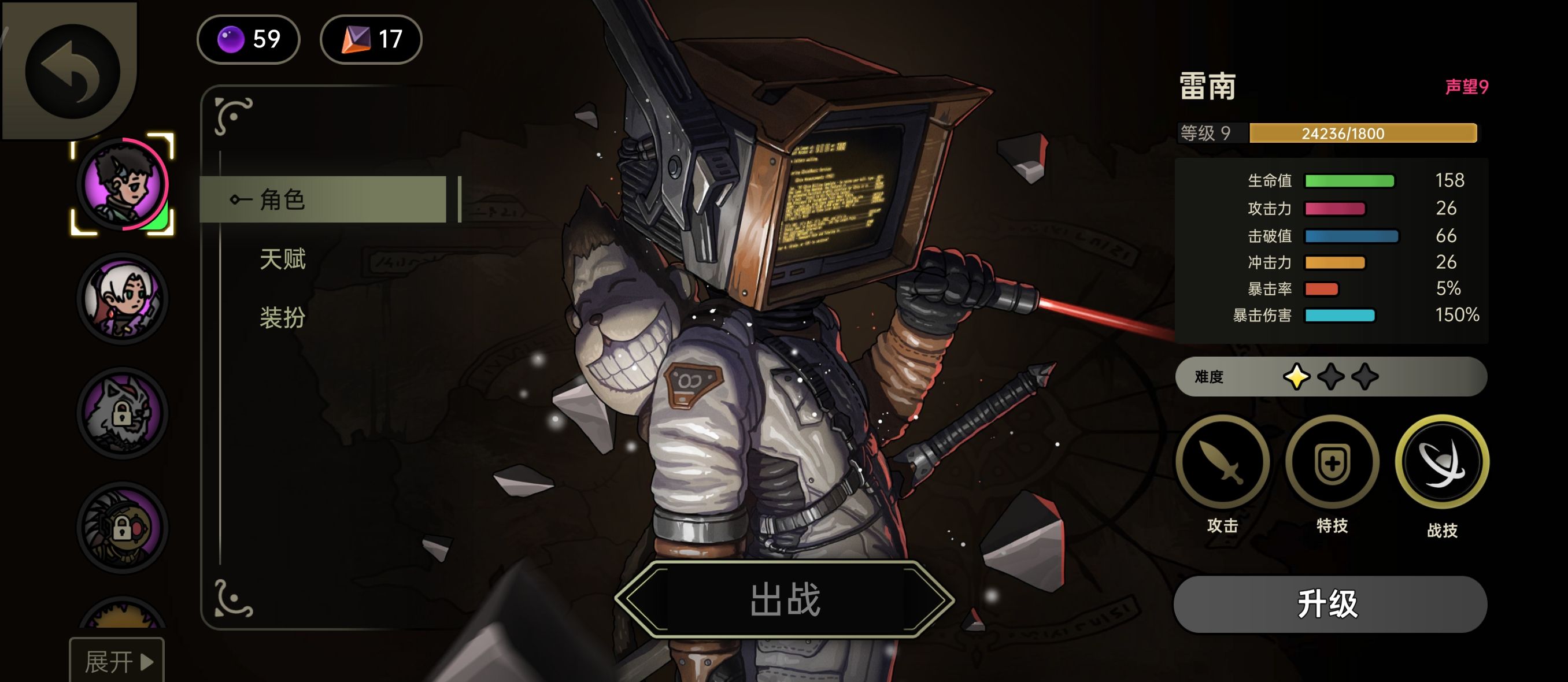Choose the white-haired character portrait
The height and width of the screenshot is (682, 1568).
tap(123, 299)
